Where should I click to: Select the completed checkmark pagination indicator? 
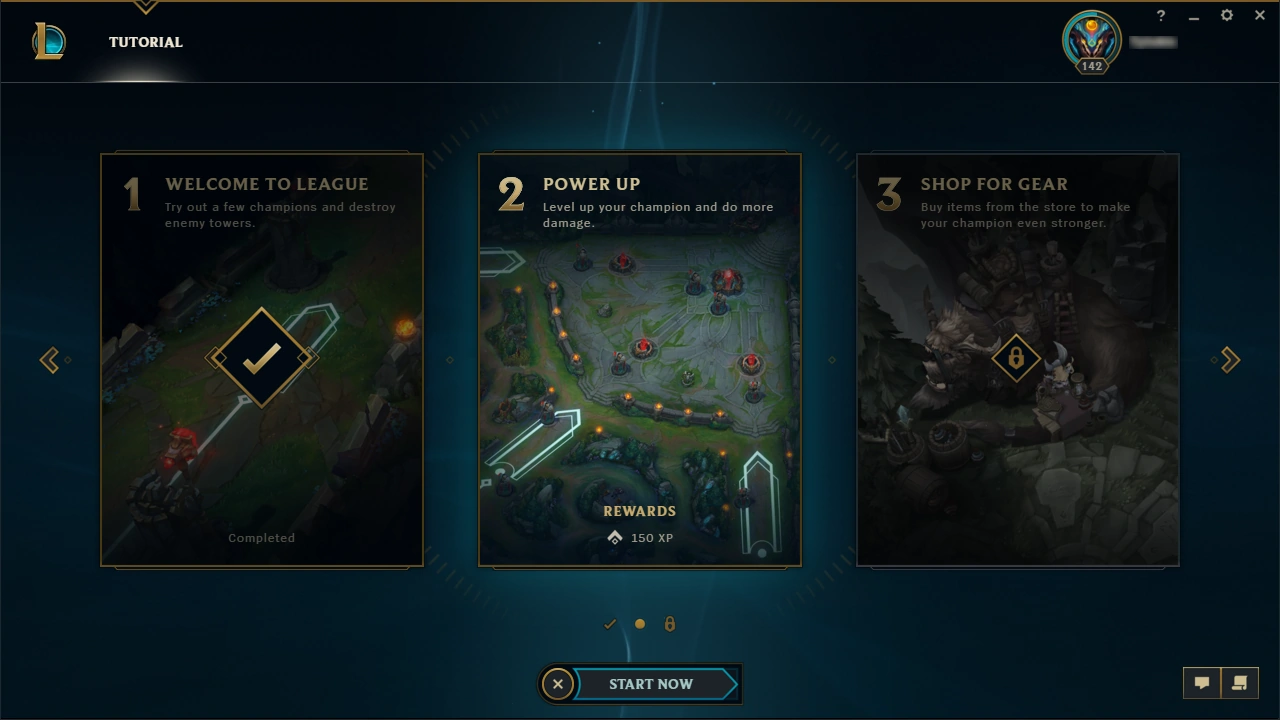pyautogui.click(x=610, y=623)
